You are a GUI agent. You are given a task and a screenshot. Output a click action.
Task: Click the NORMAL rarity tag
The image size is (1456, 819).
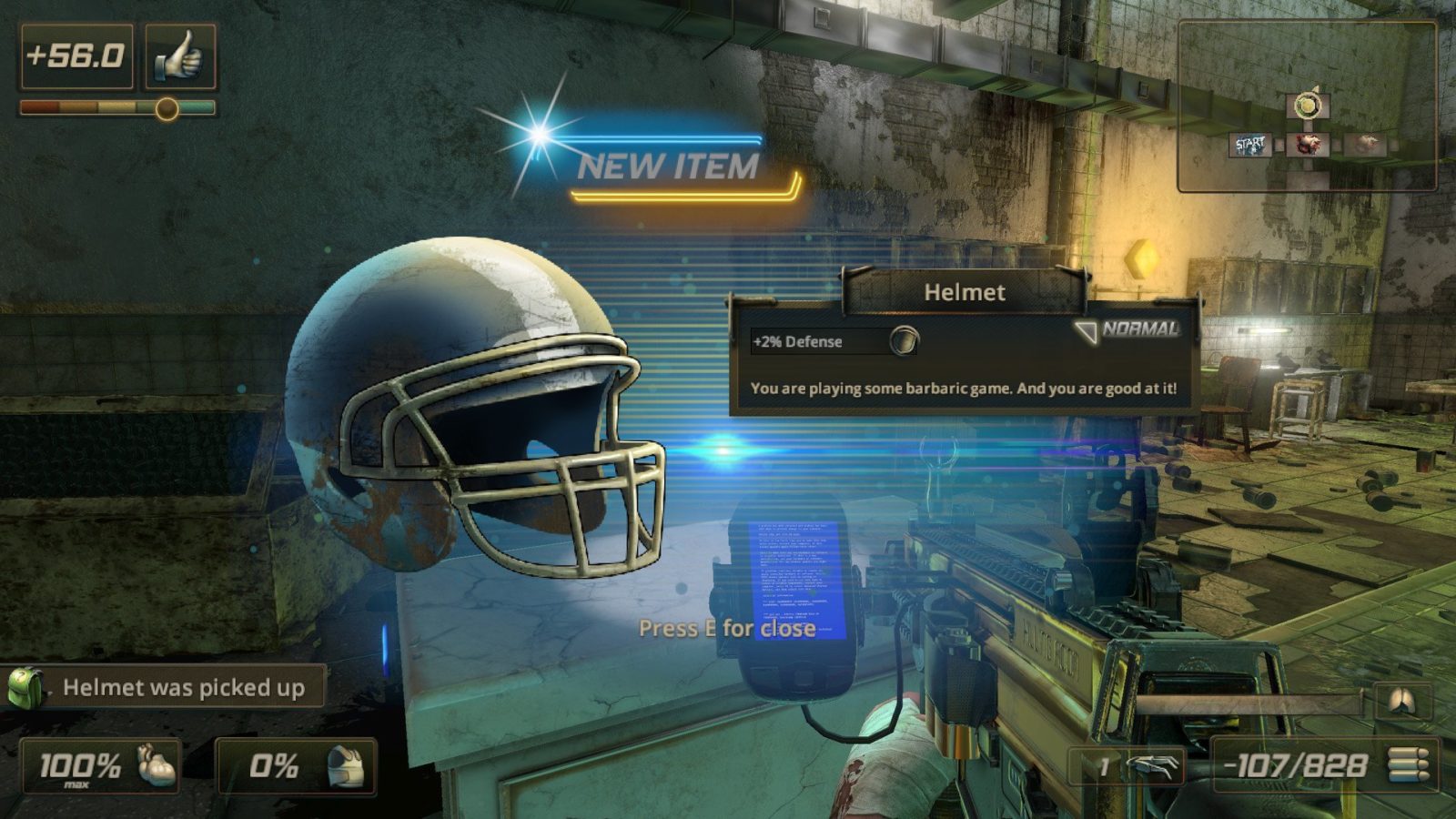[1139, 329]
